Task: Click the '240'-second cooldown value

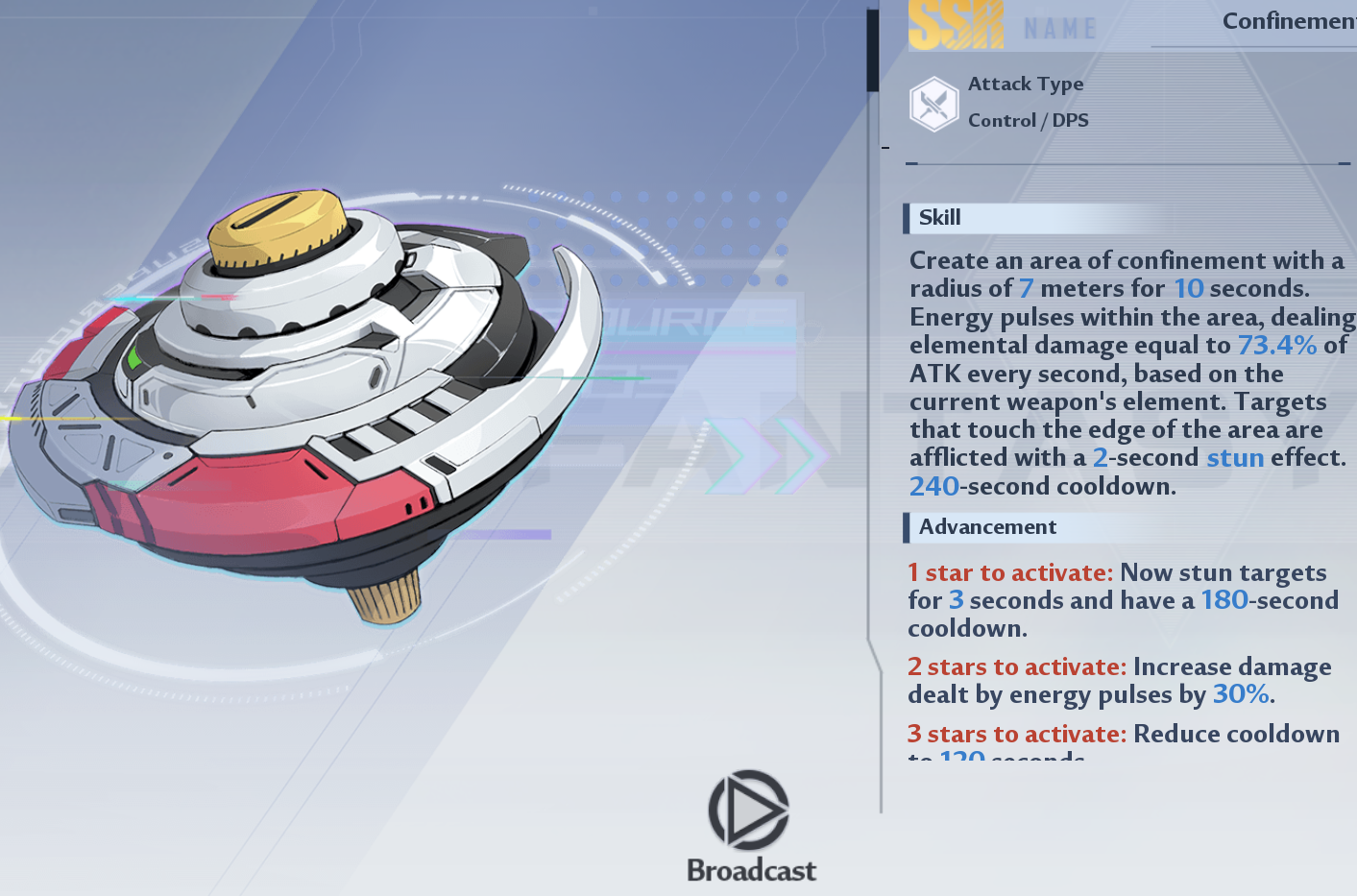Action: click(933, 486)
